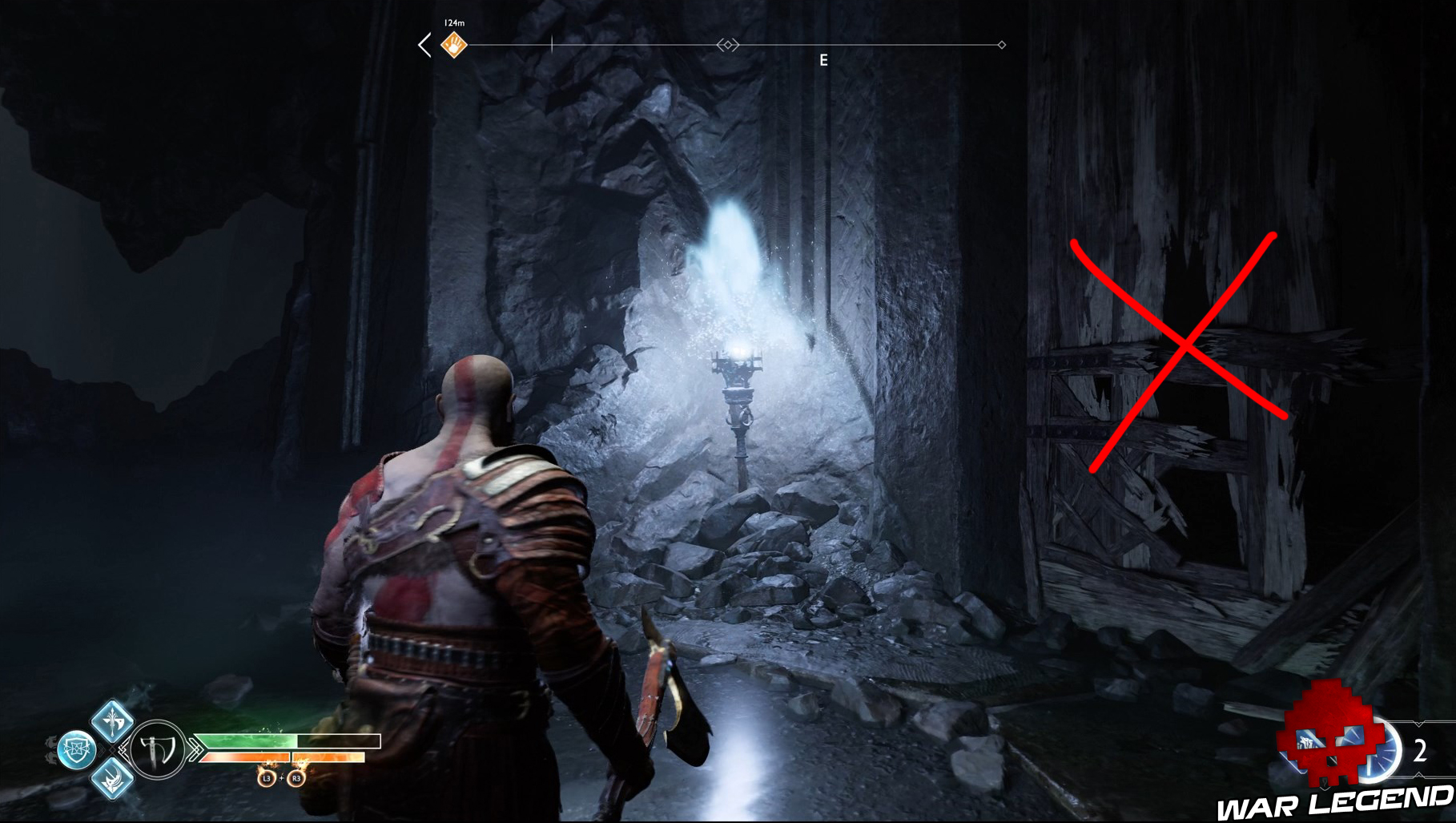The image size is (1456, 823).
Task: Select the Leviathan Axe weapon icon
Action: tap(155, 748)
